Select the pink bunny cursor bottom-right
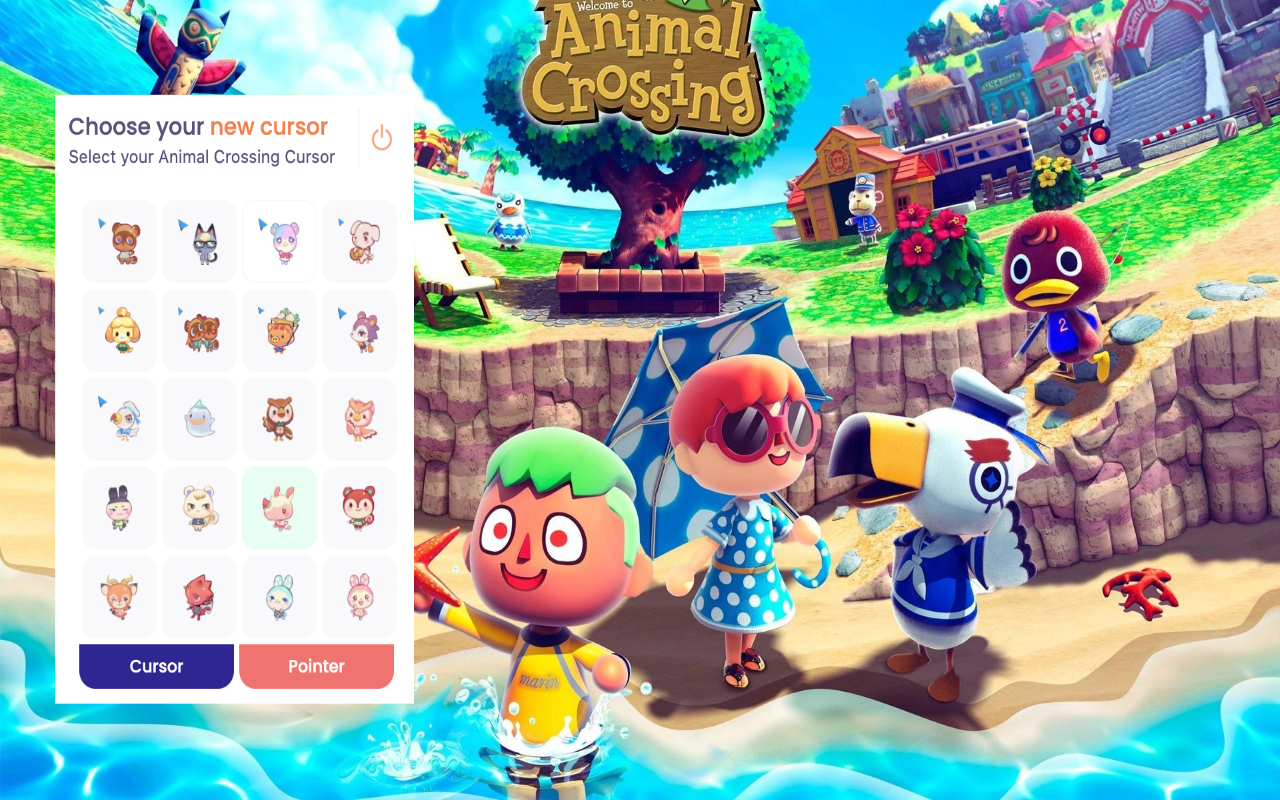Screen dimensions: 1280x800 tap(359, 596)
